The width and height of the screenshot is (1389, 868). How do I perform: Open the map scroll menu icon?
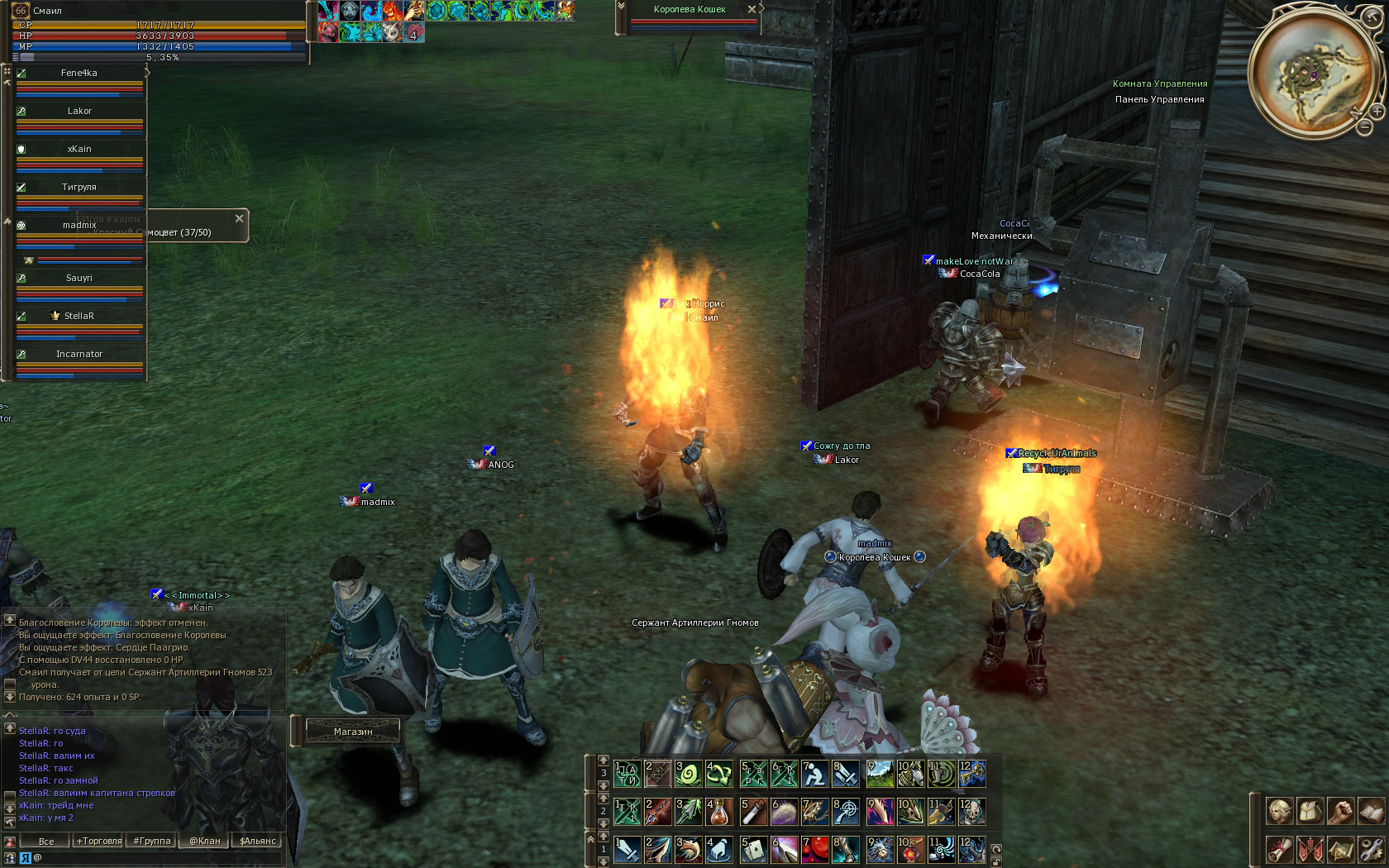coord(1340,849)
